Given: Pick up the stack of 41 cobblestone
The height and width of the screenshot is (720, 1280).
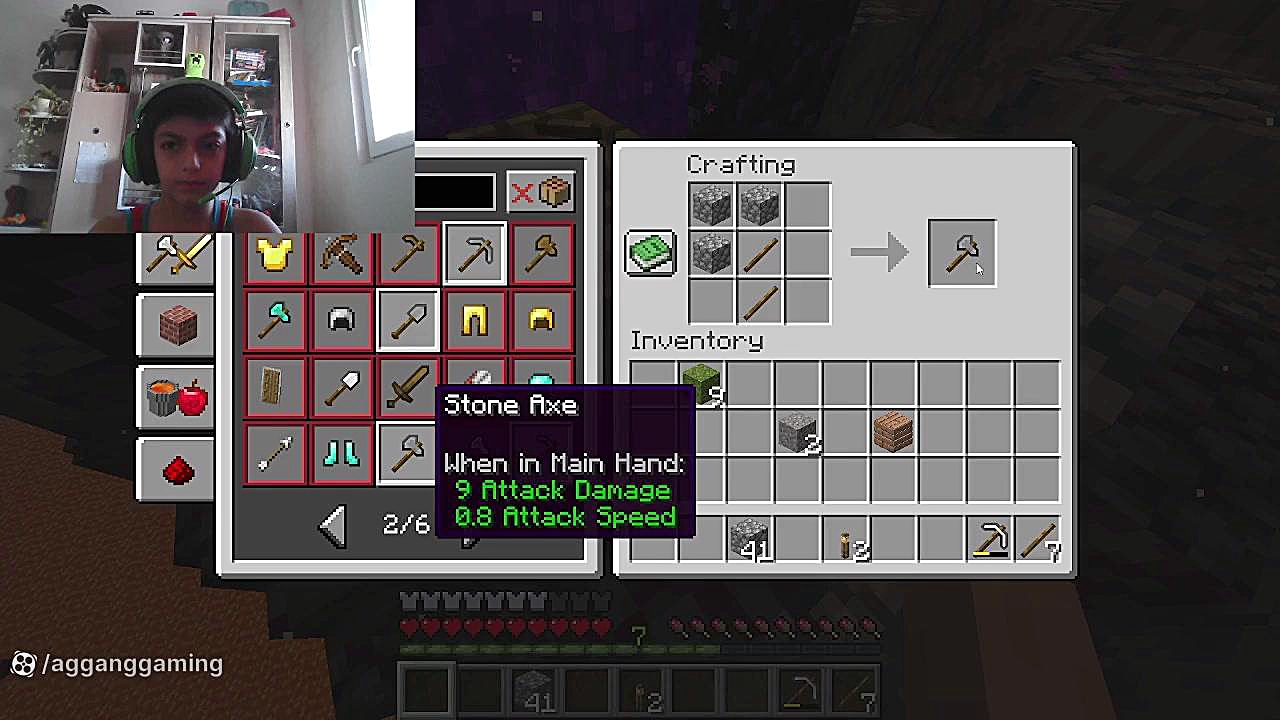Looking at the screenshot, I should pyautogui.click(x=749, y=538).
